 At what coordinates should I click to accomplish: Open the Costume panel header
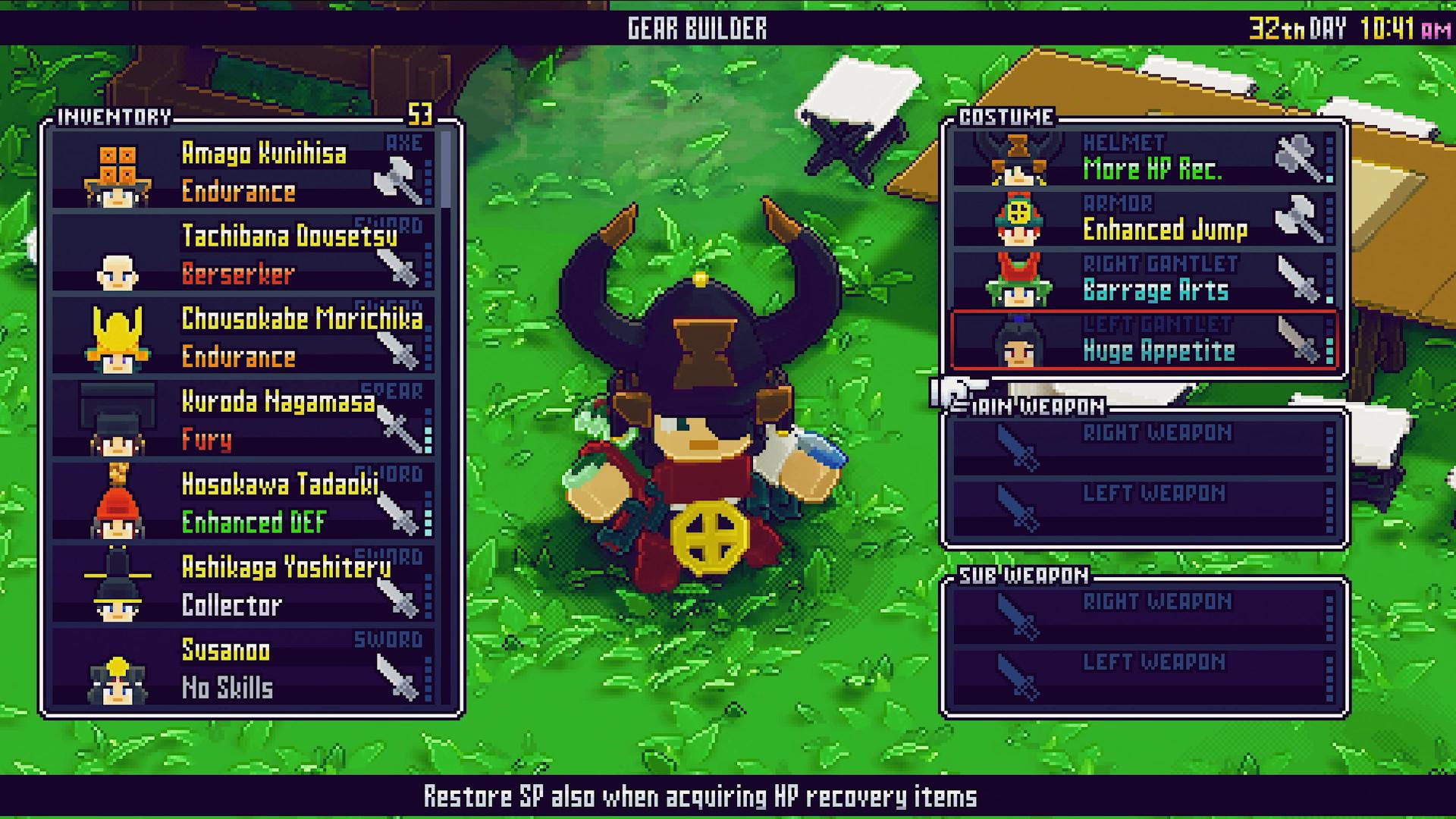pos(1005,118)
